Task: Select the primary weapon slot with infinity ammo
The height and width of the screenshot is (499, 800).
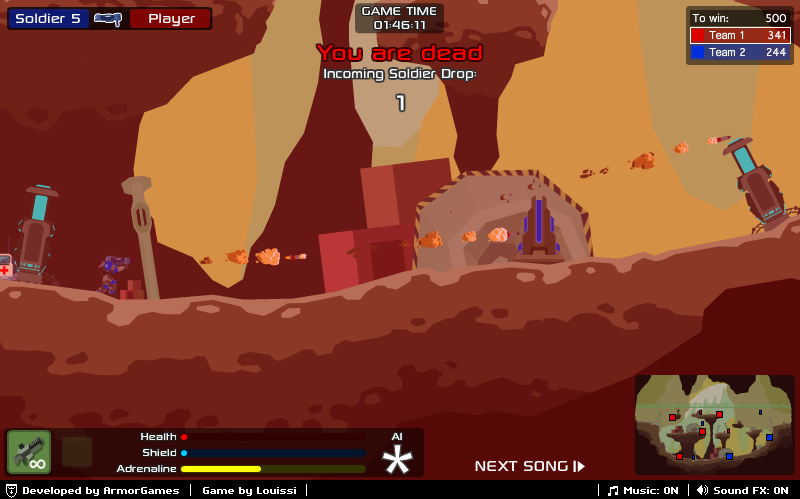Action: click(x=29, y=452)
